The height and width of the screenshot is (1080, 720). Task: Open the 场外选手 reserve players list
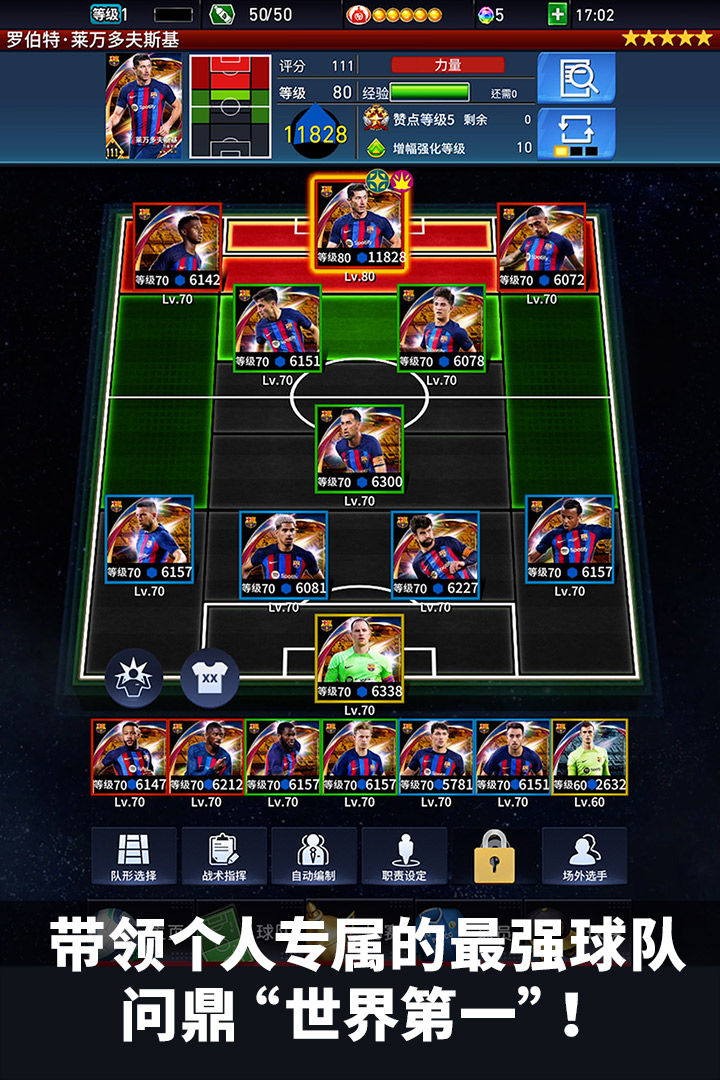(585, 856)
